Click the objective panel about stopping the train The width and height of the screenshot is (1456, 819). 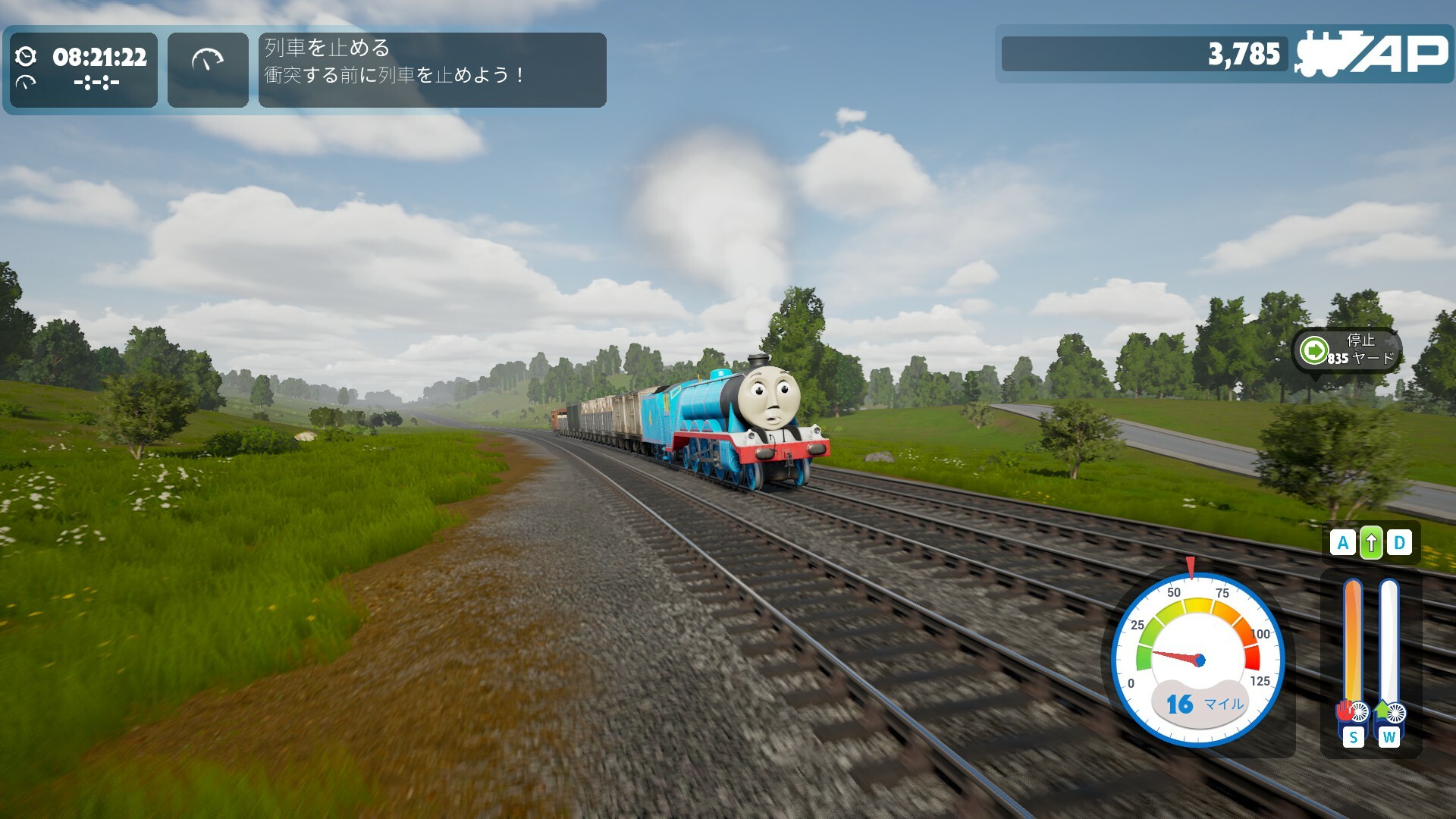coord(431,70)
